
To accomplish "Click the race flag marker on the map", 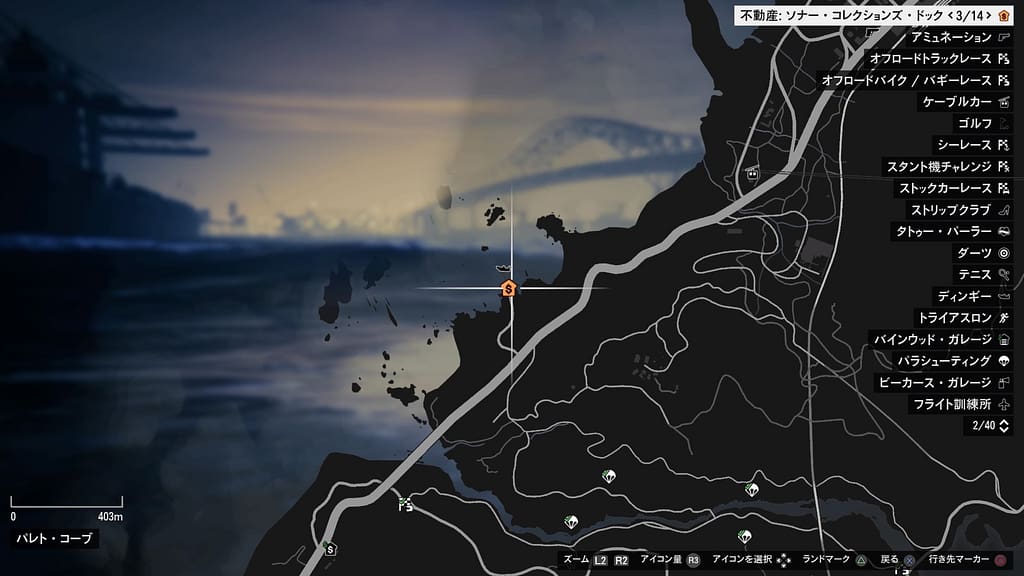I will tap(405, 503).
